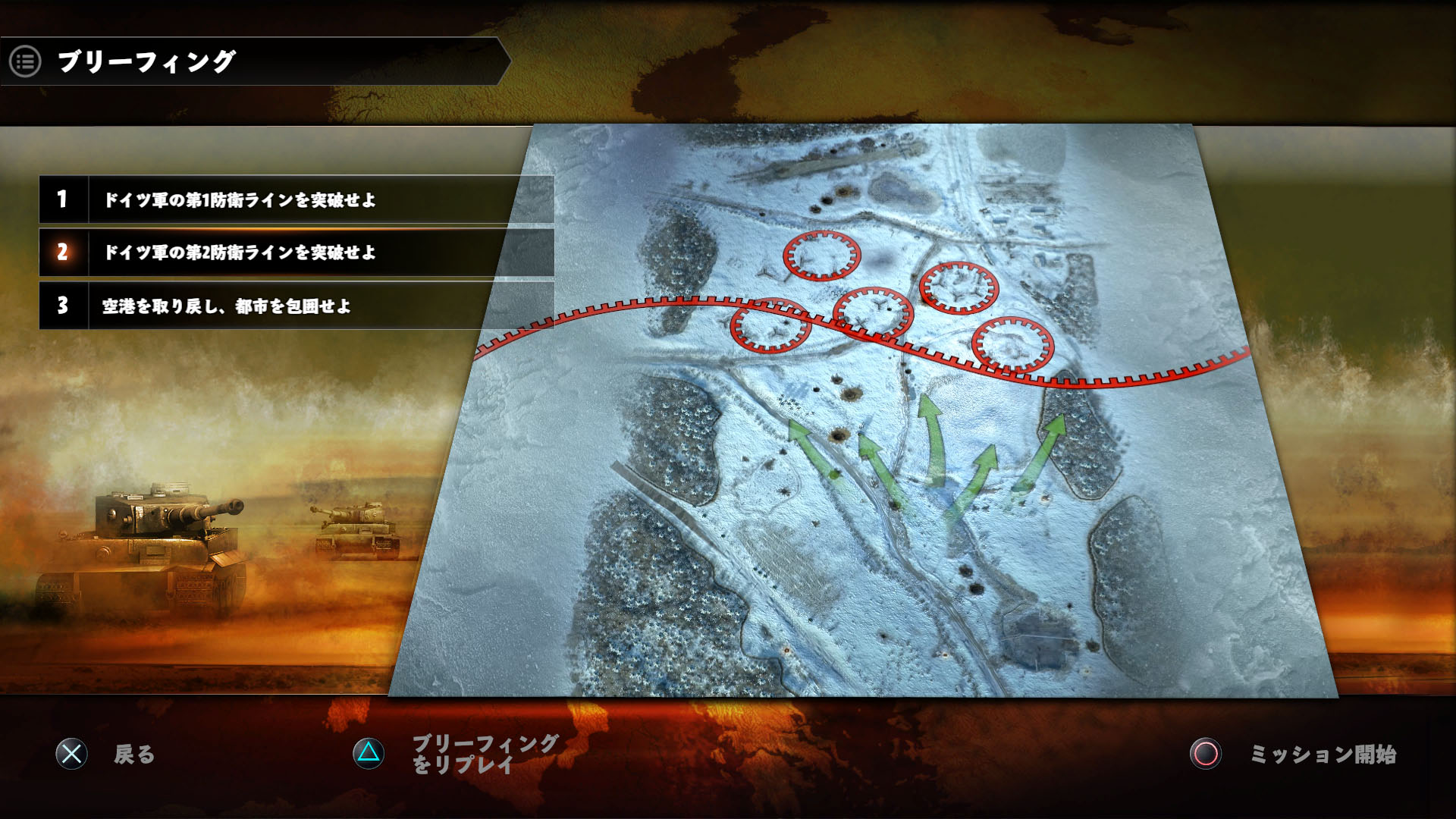Click the 戻る (Back) option
The image size is (1456, 819).
pos(106,754)
